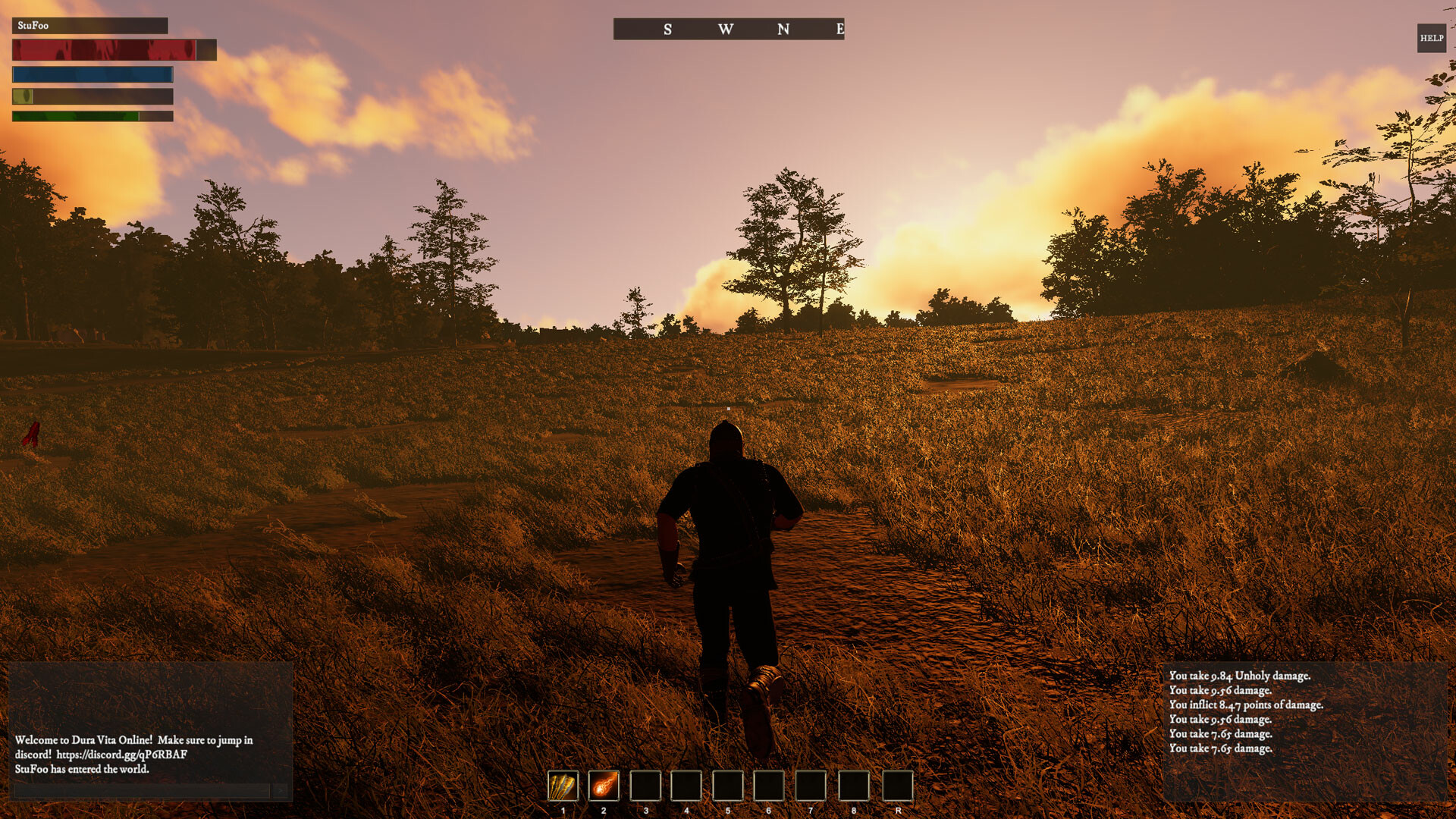Click the N marker on the compass
The height and width of the screenshot is (819, 1456).
click(x=784, y=29)
